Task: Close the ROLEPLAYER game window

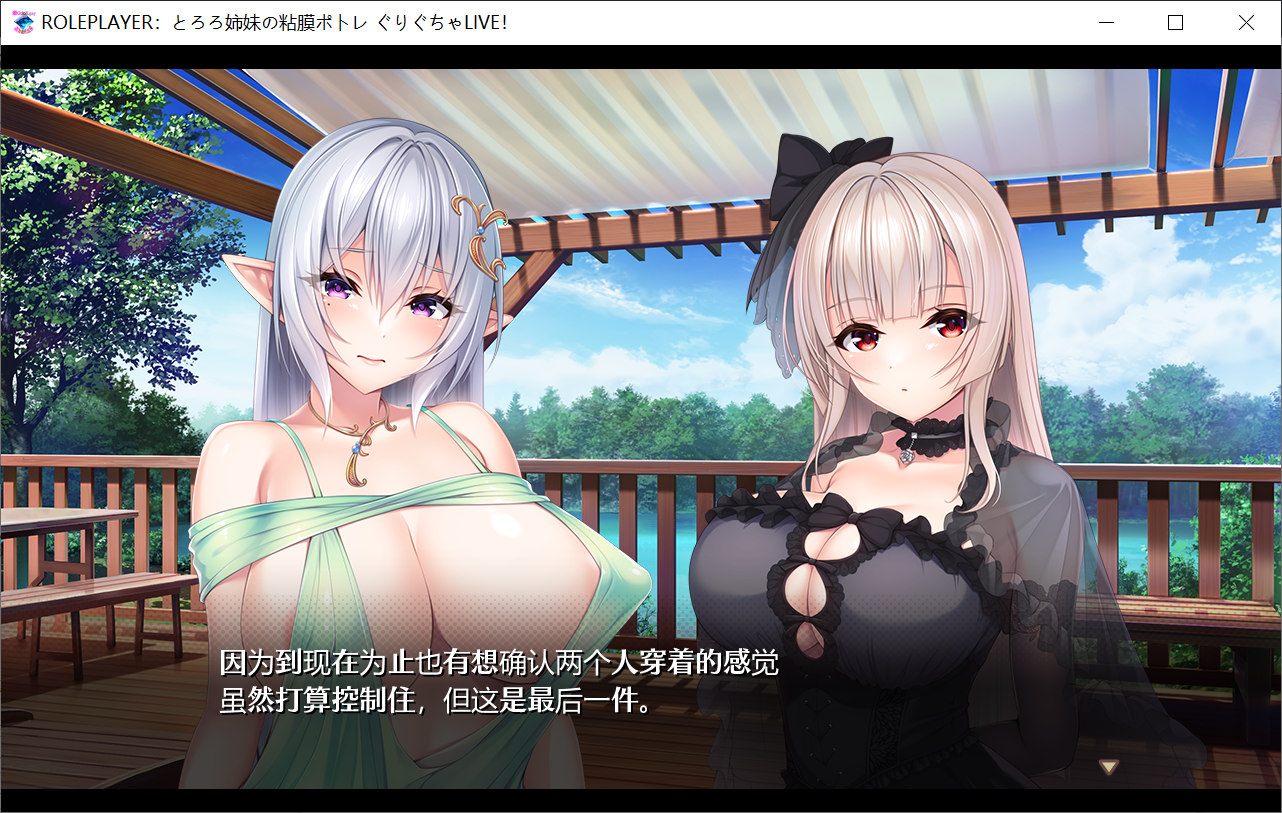Action: point(1246,22)
